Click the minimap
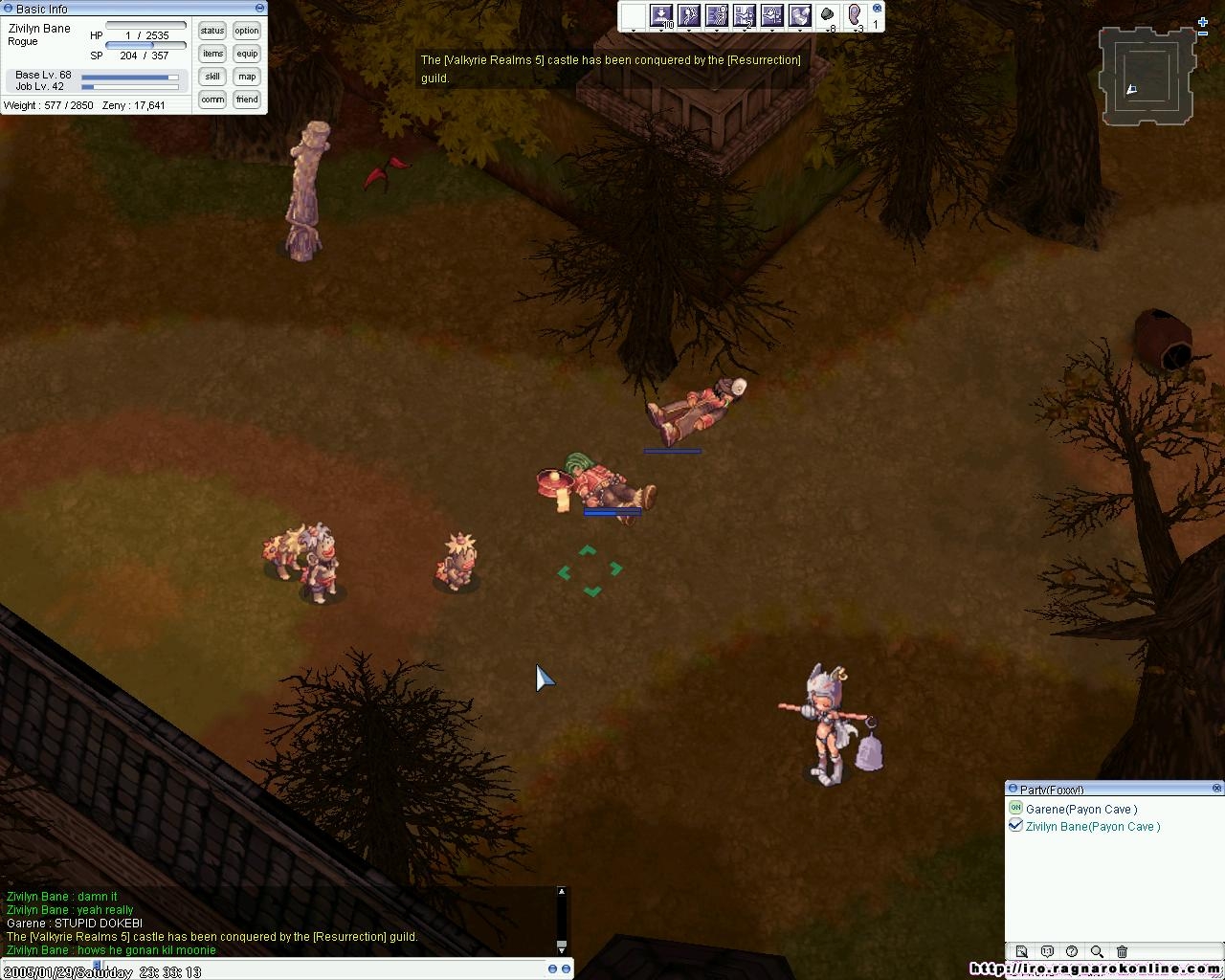 1147,77
